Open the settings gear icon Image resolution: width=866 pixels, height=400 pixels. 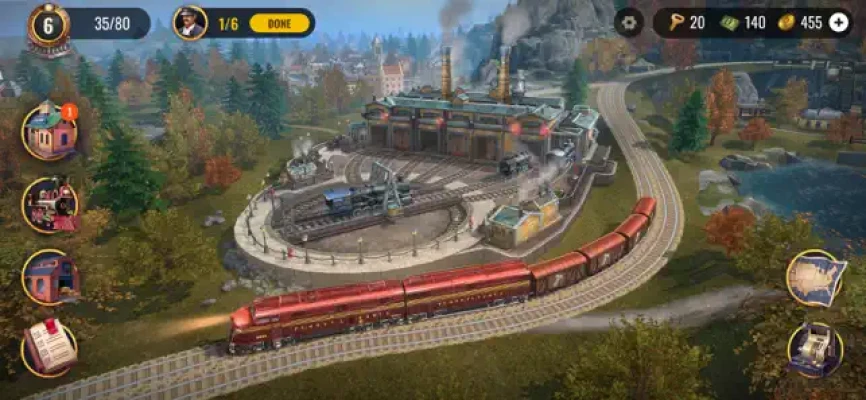(x=628, y=22)
